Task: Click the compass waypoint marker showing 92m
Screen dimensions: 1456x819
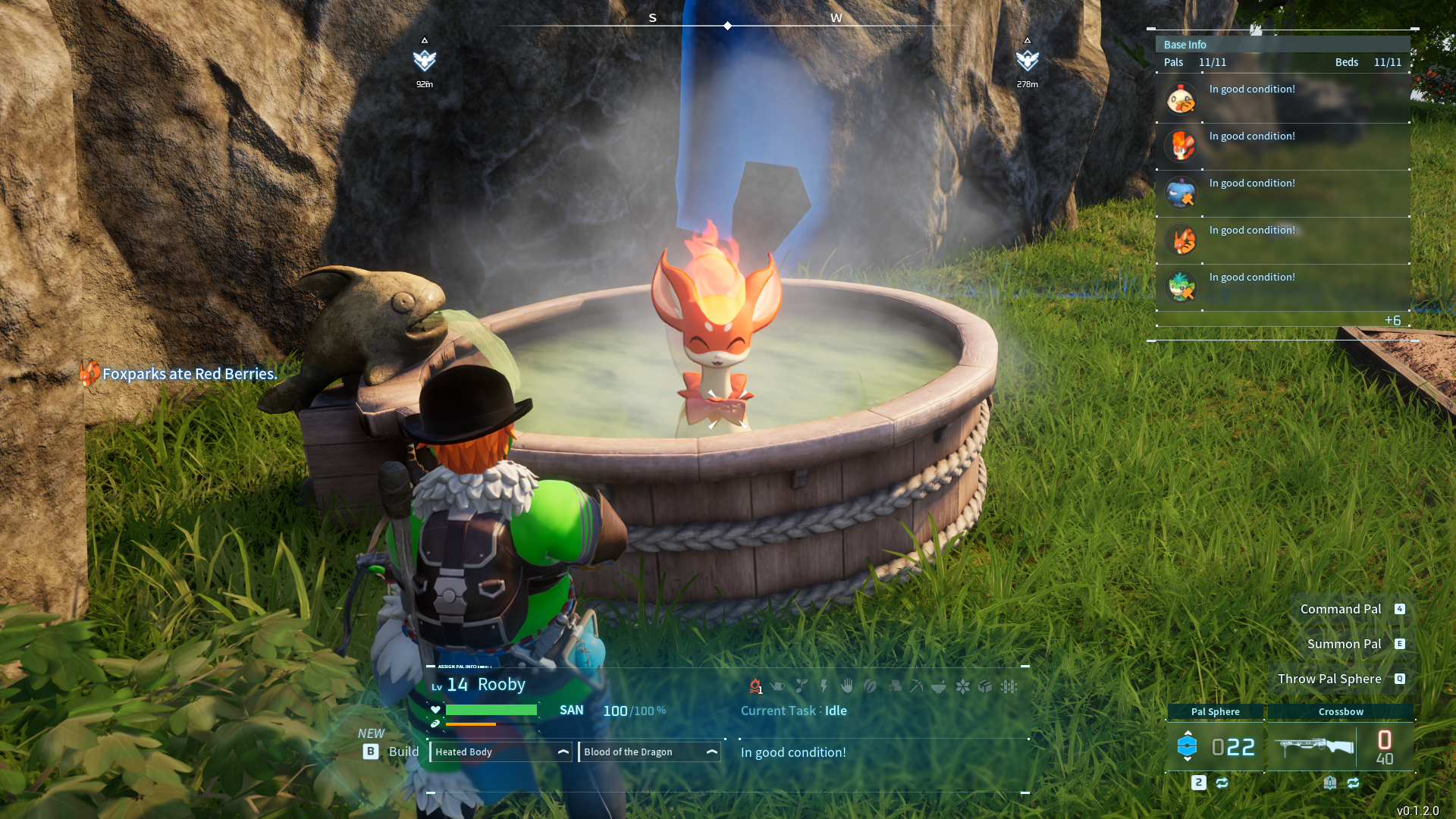Action: click(425, 61)
